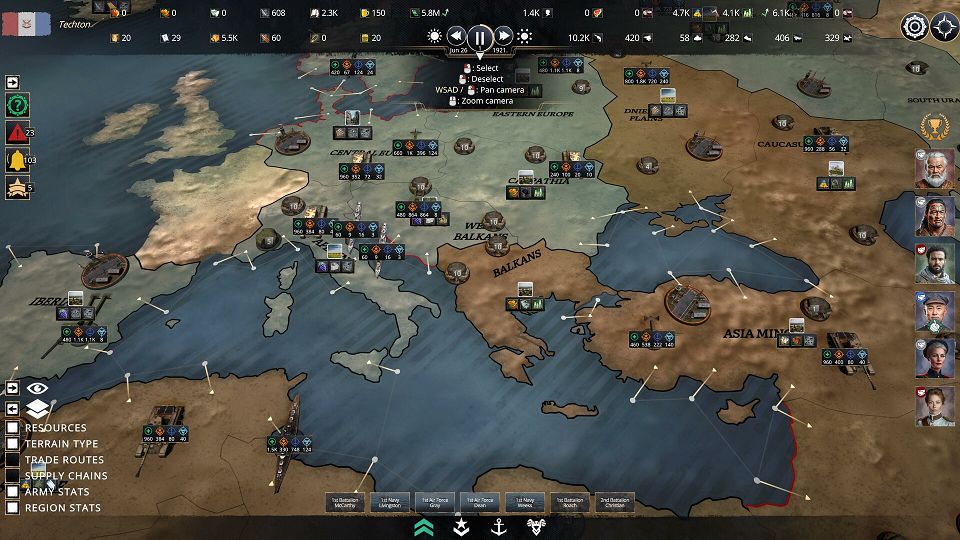Enable the Terrain Type overlay checkbox
The height and width of the screenshot is (540, 960).
tap(13, 444)
